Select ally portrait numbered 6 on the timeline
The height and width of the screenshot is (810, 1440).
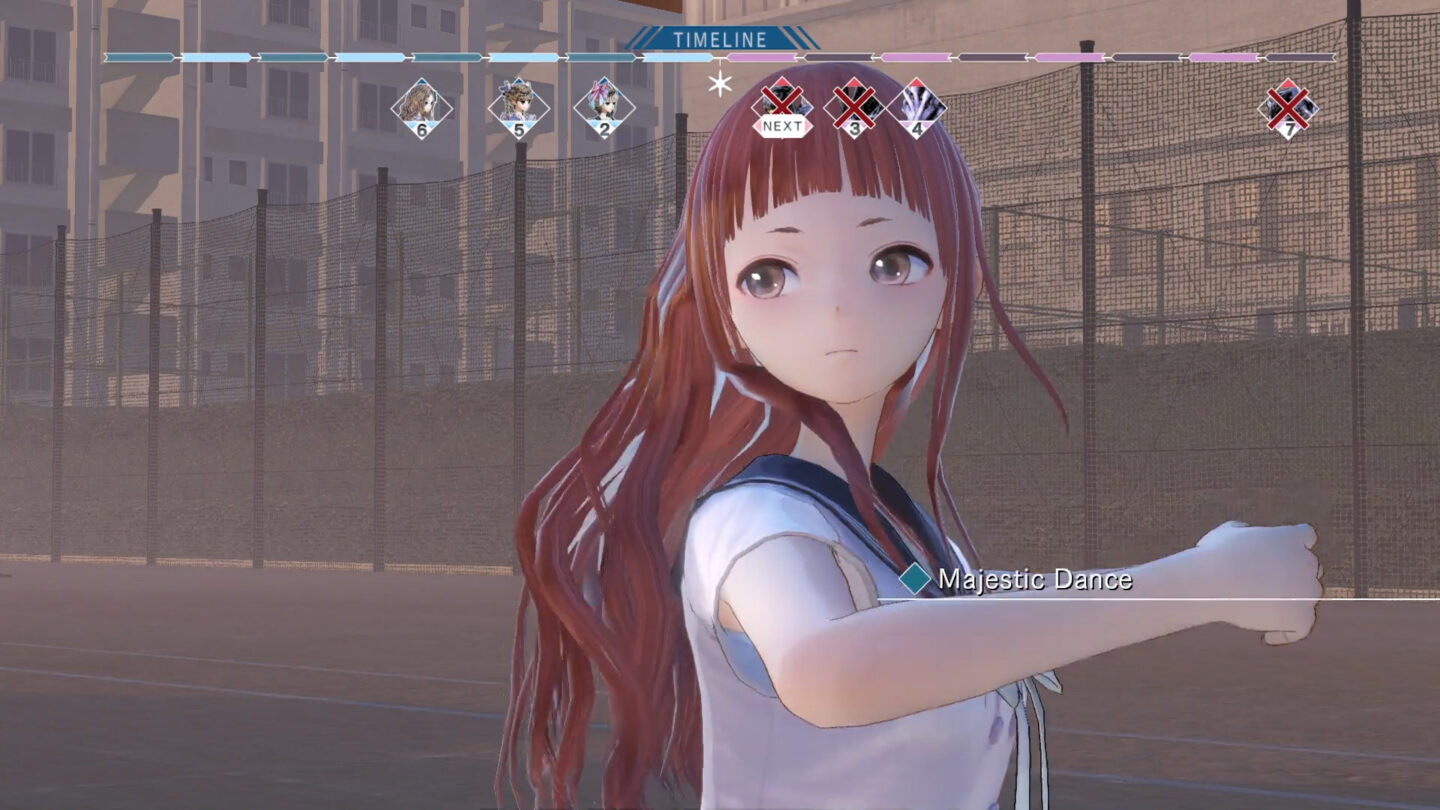coord(424,105)
